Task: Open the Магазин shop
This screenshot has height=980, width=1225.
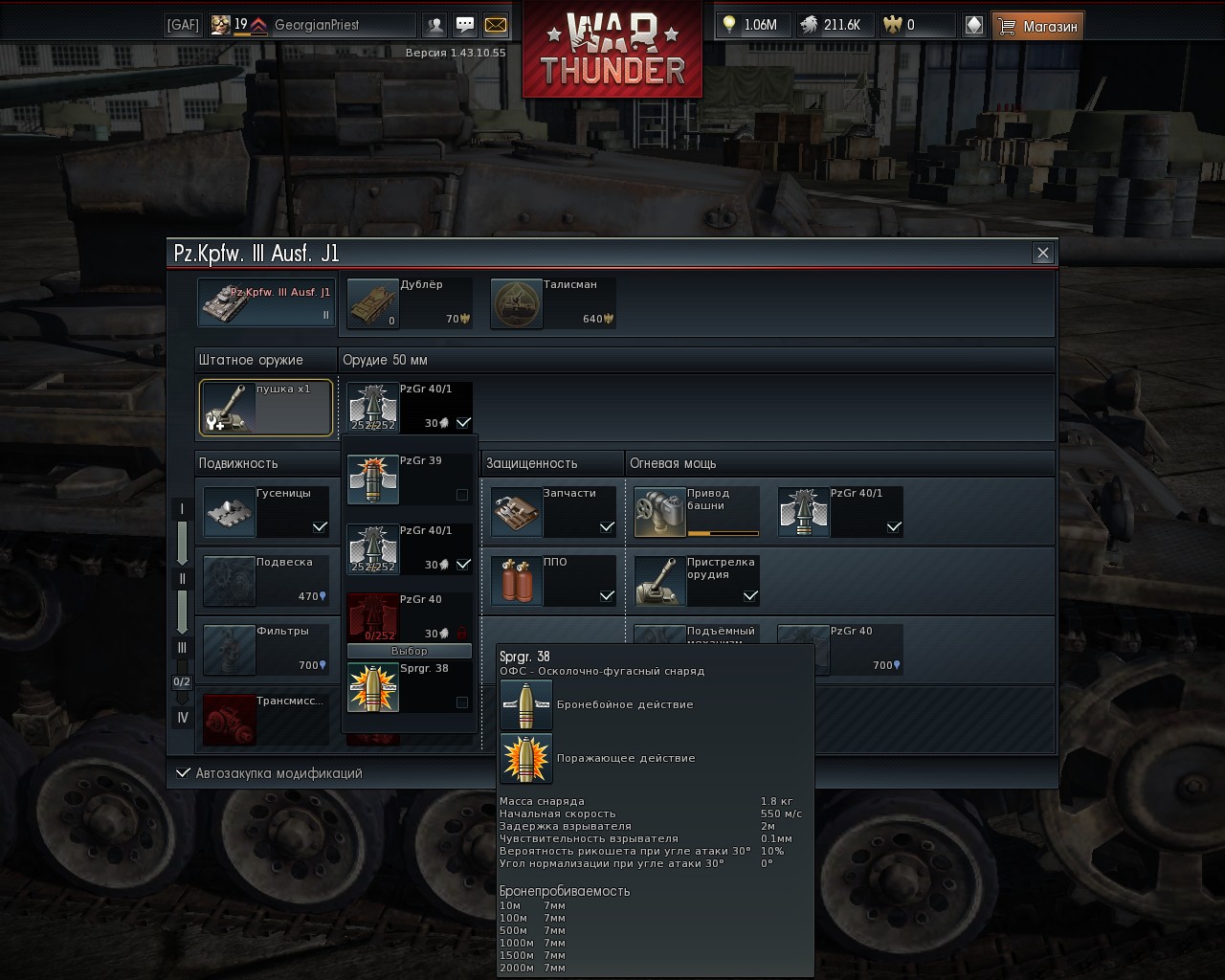Action: (1037, 26)
